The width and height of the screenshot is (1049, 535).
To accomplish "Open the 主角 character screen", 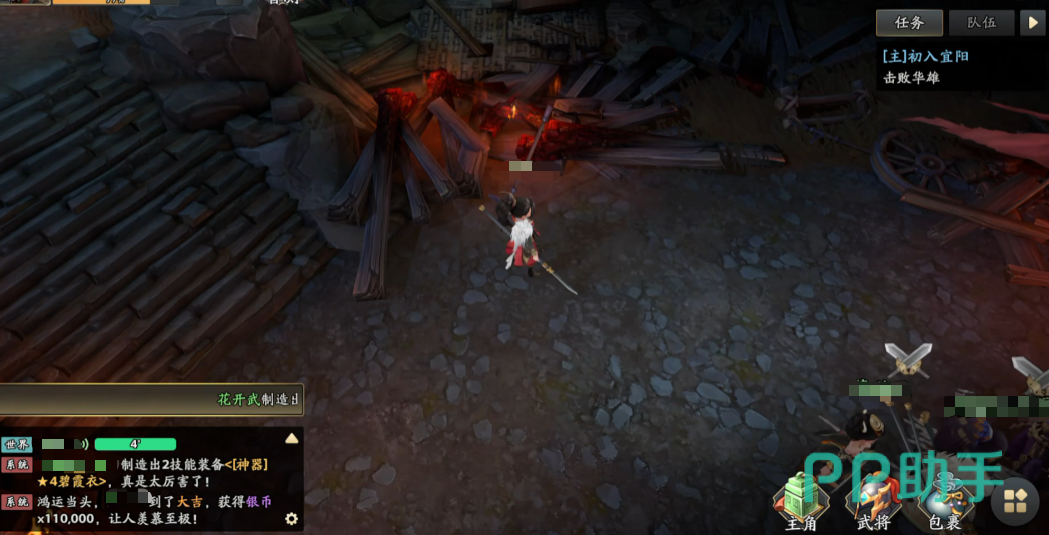I will [x=801, y=500].
